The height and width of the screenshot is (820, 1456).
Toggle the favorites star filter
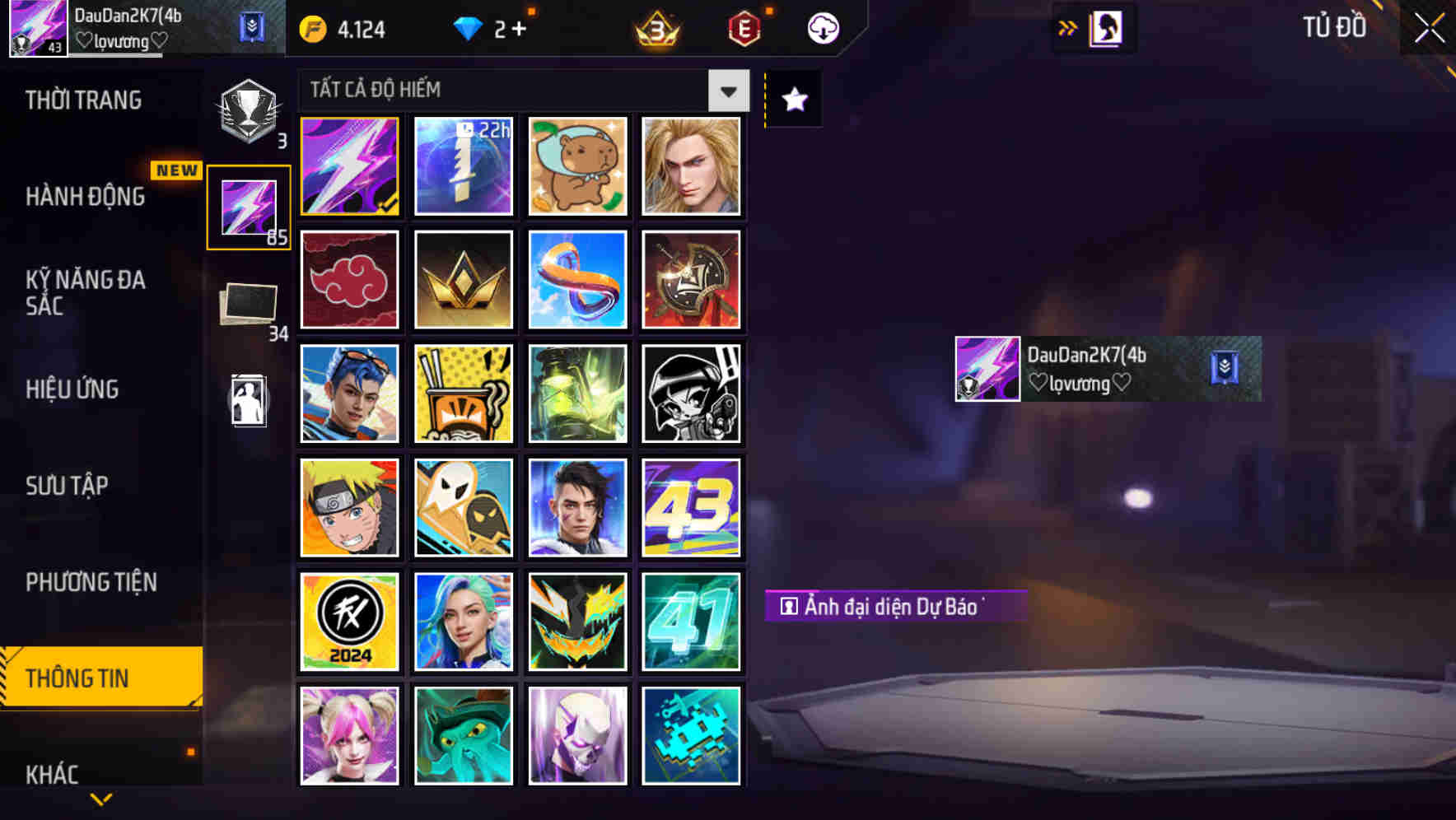(792, 99)
